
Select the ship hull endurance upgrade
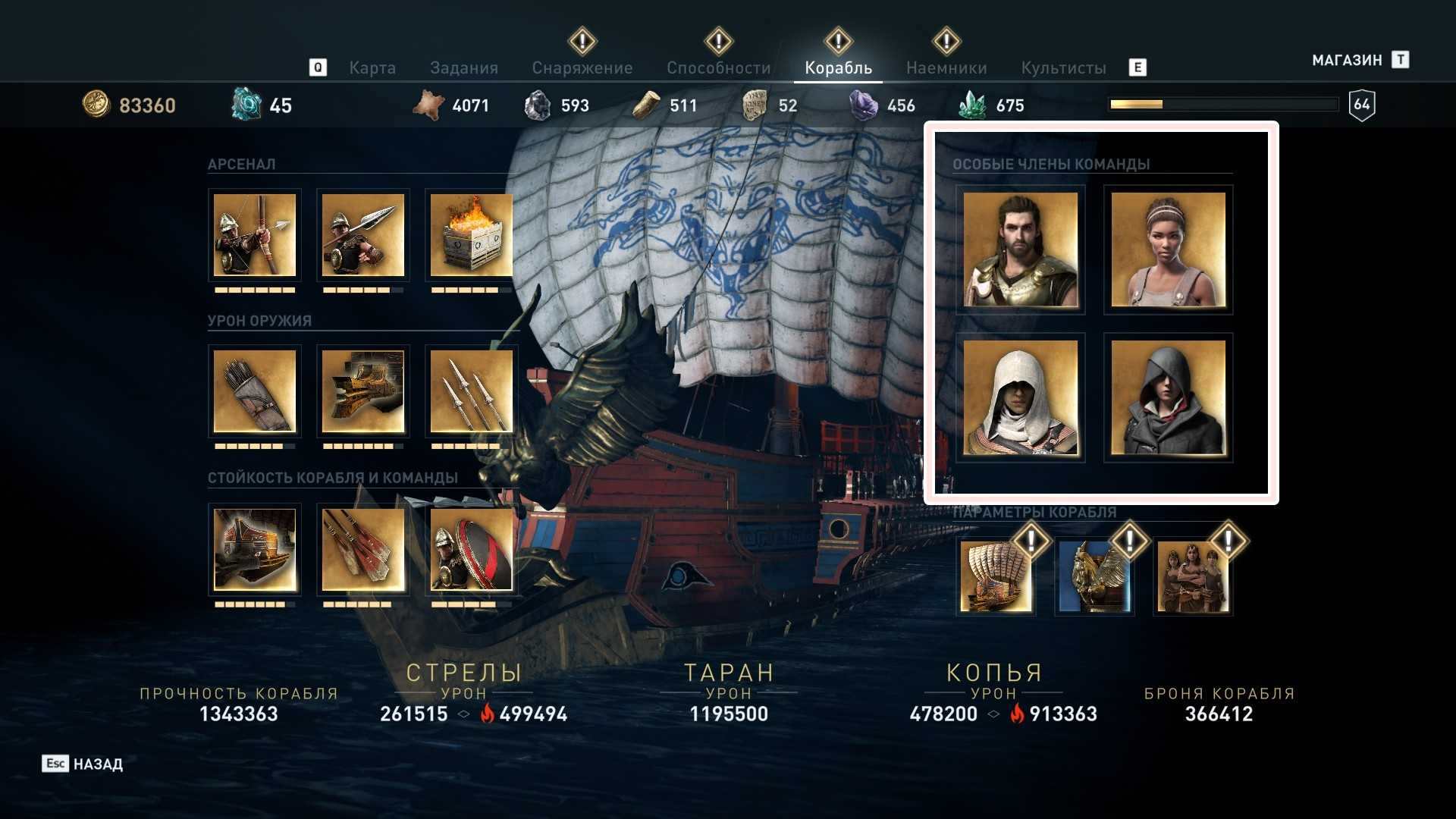(x=255, y=550)
